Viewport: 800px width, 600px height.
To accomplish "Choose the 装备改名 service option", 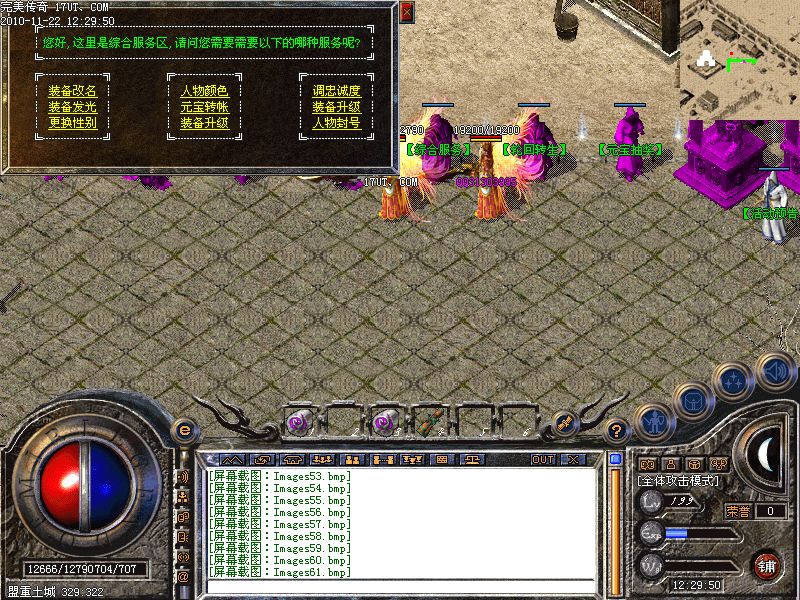I will pyautogui.click(x=72, y=91).
